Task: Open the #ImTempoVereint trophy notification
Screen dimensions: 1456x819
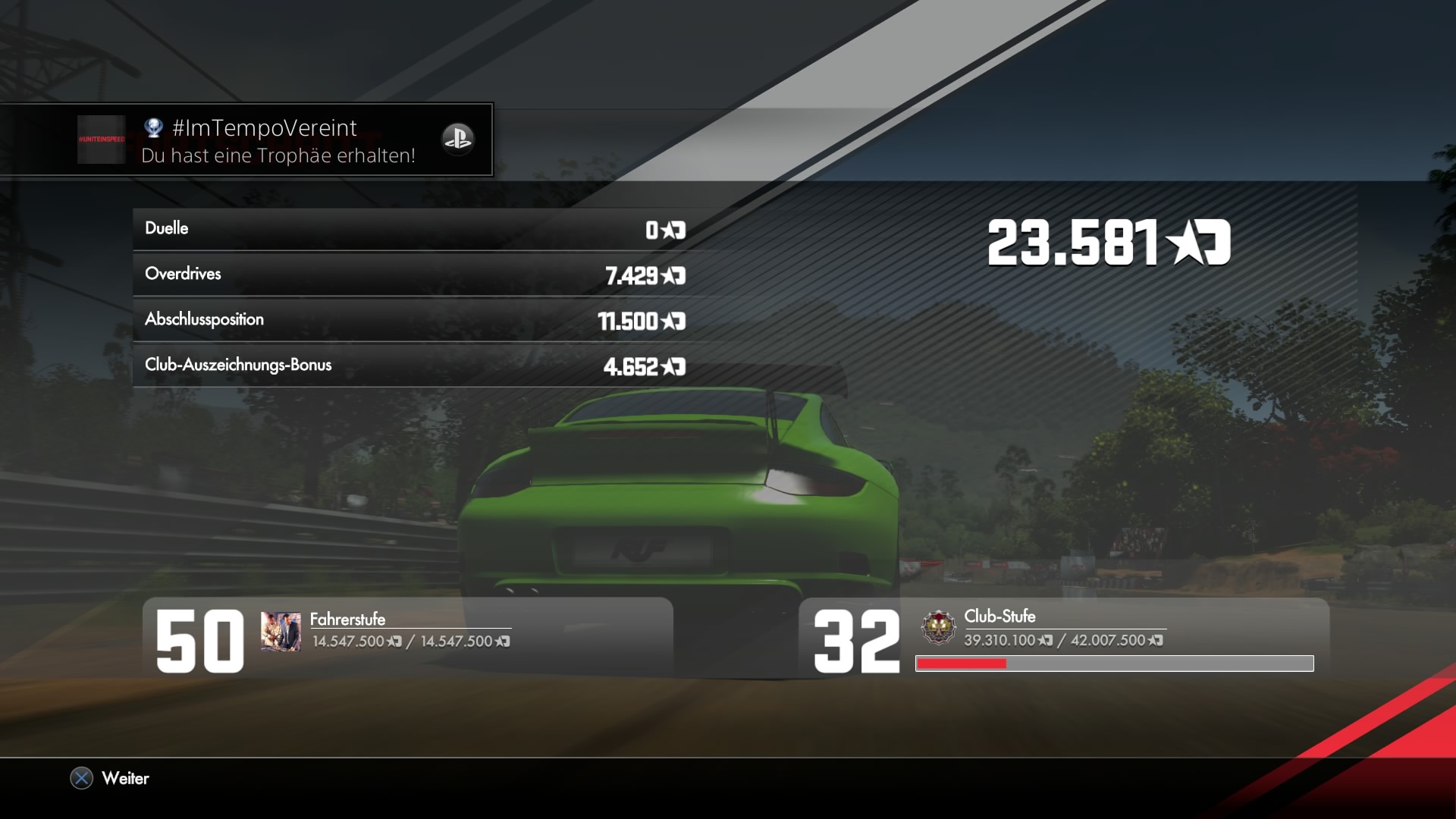Action: click(x=278, y=140)
